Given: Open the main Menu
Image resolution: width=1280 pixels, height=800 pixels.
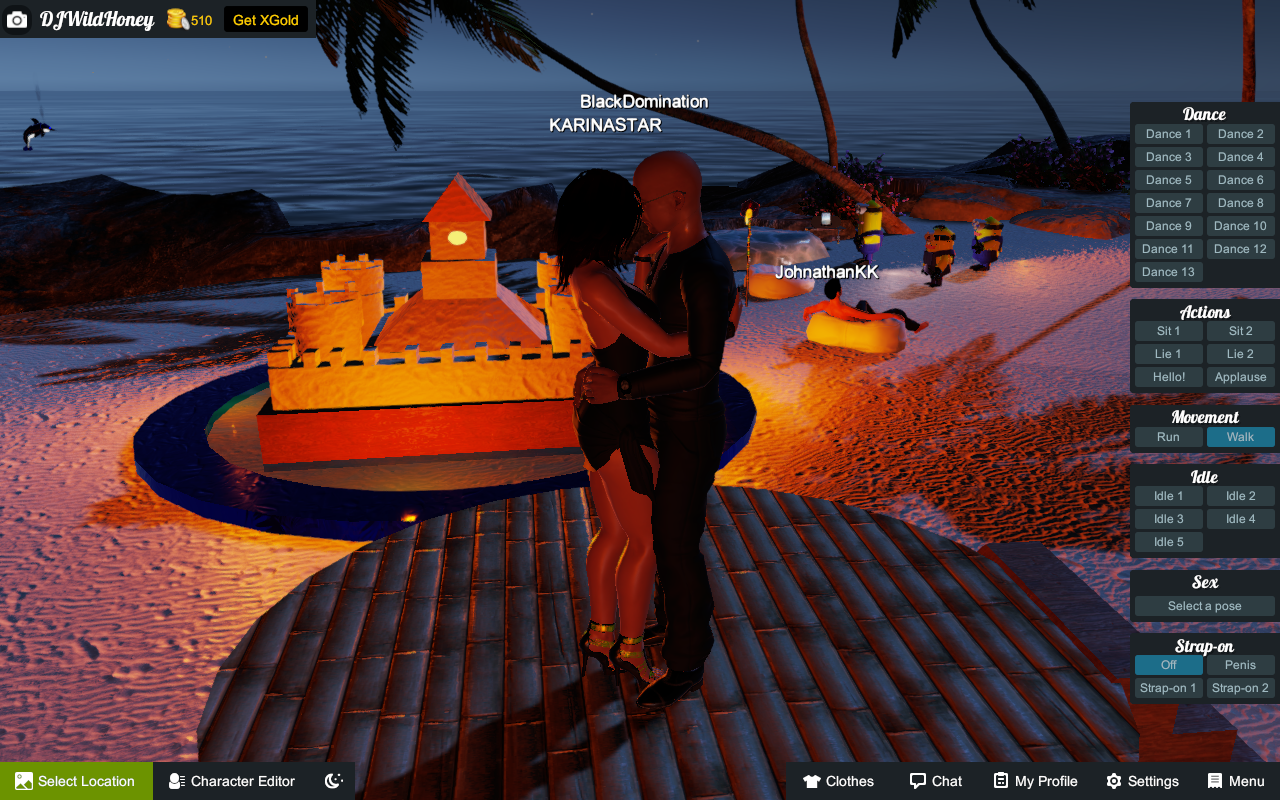Looking at the screenshot, I should (1236, 781).
